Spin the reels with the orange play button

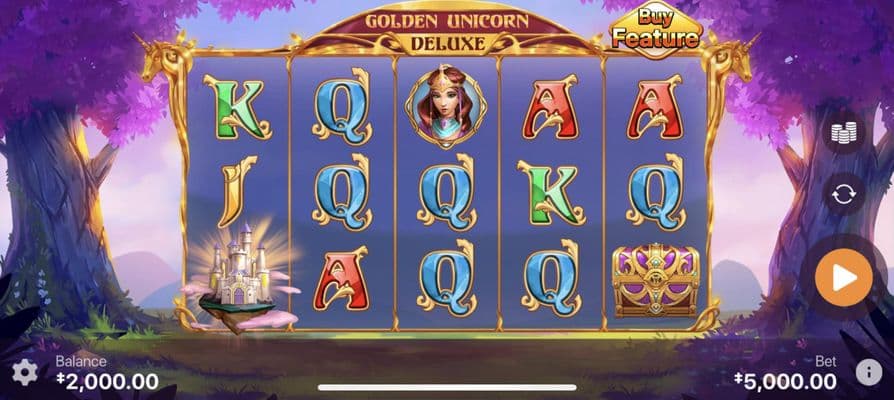pyautogui.click(x=843, y=278)
